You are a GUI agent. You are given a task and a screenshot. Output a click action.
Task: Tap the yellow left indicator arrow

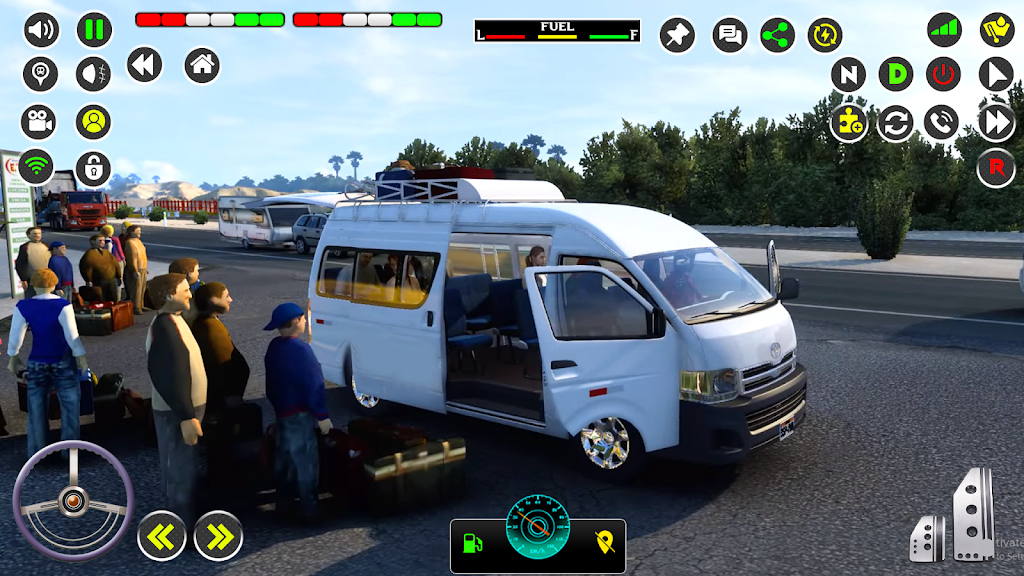click(x=162, y=537)
